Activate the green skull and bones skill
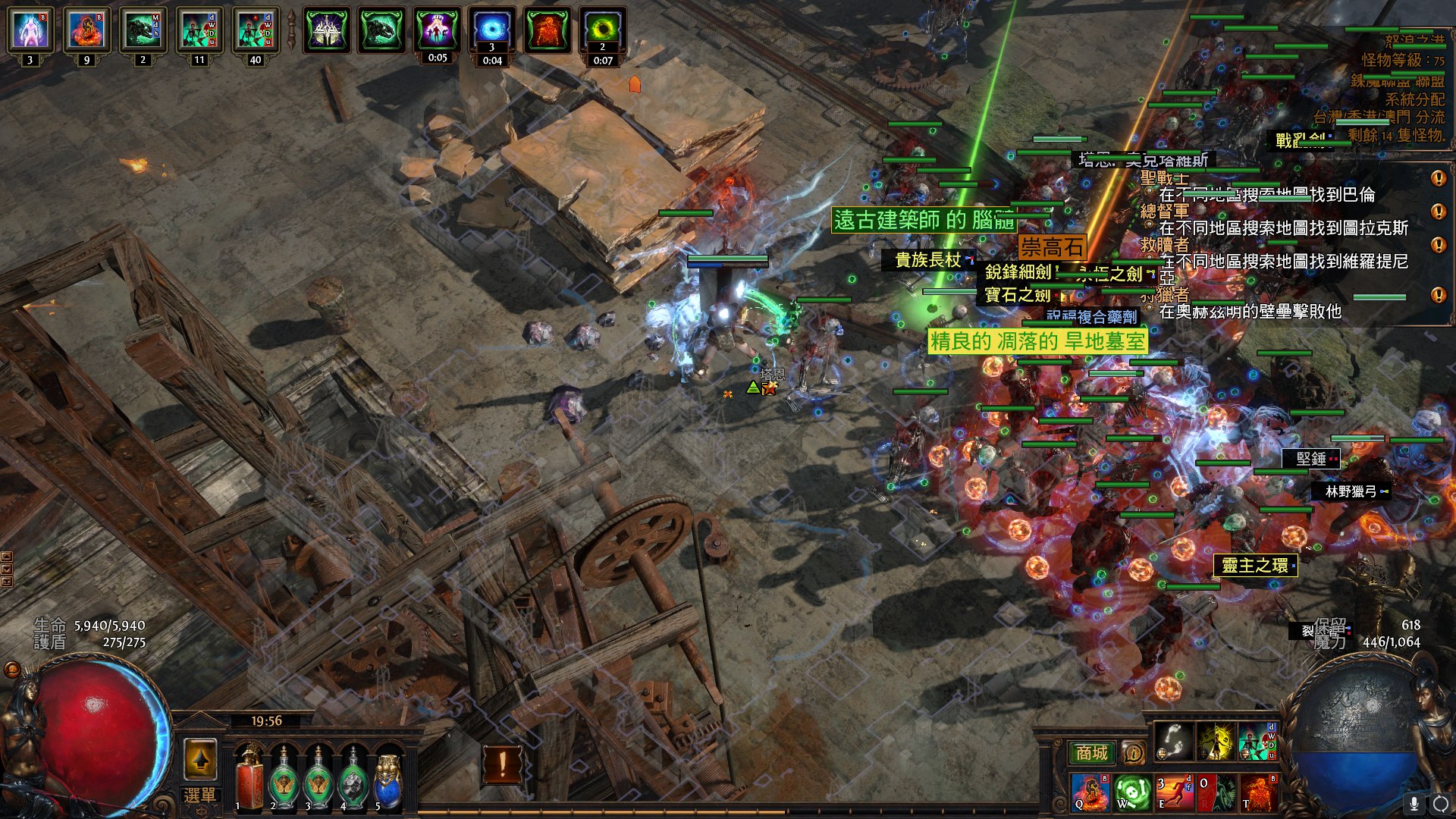 pyautogui.click(x=1132, y=792)
